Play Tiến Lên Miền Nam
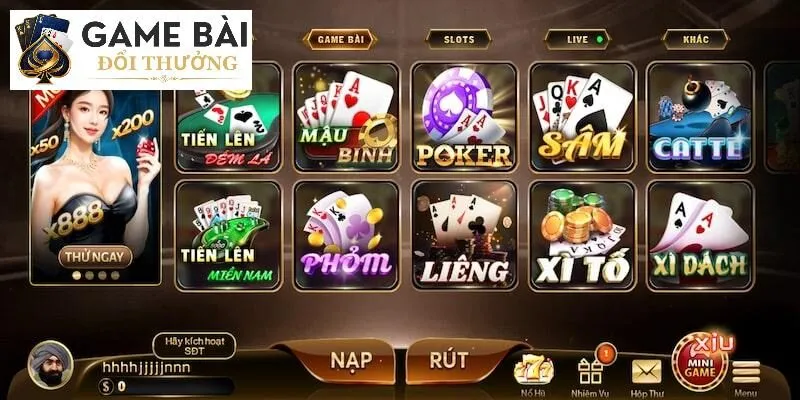 228,235
